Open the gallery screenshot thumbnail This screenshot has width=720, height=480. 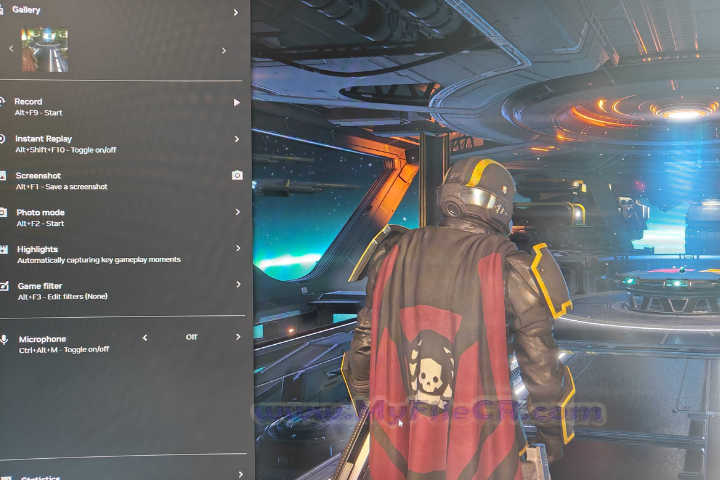(x=45, y=49)
